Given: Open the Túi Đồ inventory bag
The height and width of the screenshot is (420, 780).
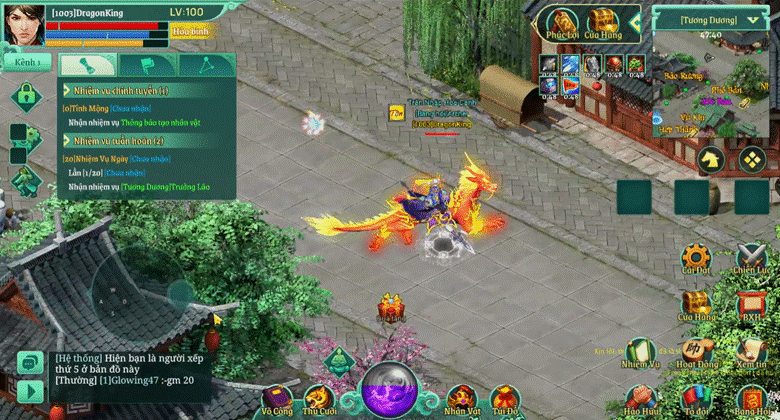Looking at the screenshot, I should click(504, 398).
